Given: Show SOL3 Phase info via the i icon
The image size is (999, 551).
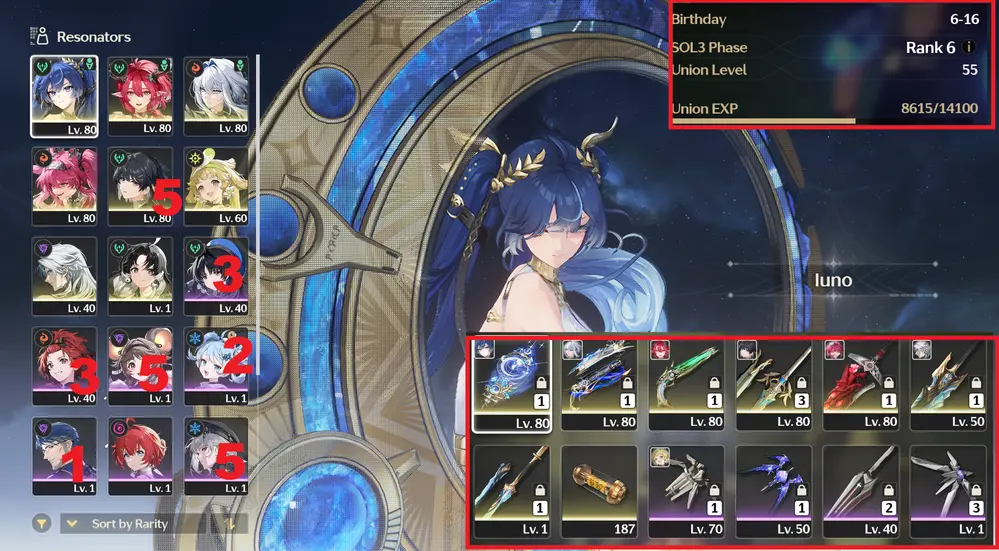Looking at the screenshot, I should coord(969,48).
